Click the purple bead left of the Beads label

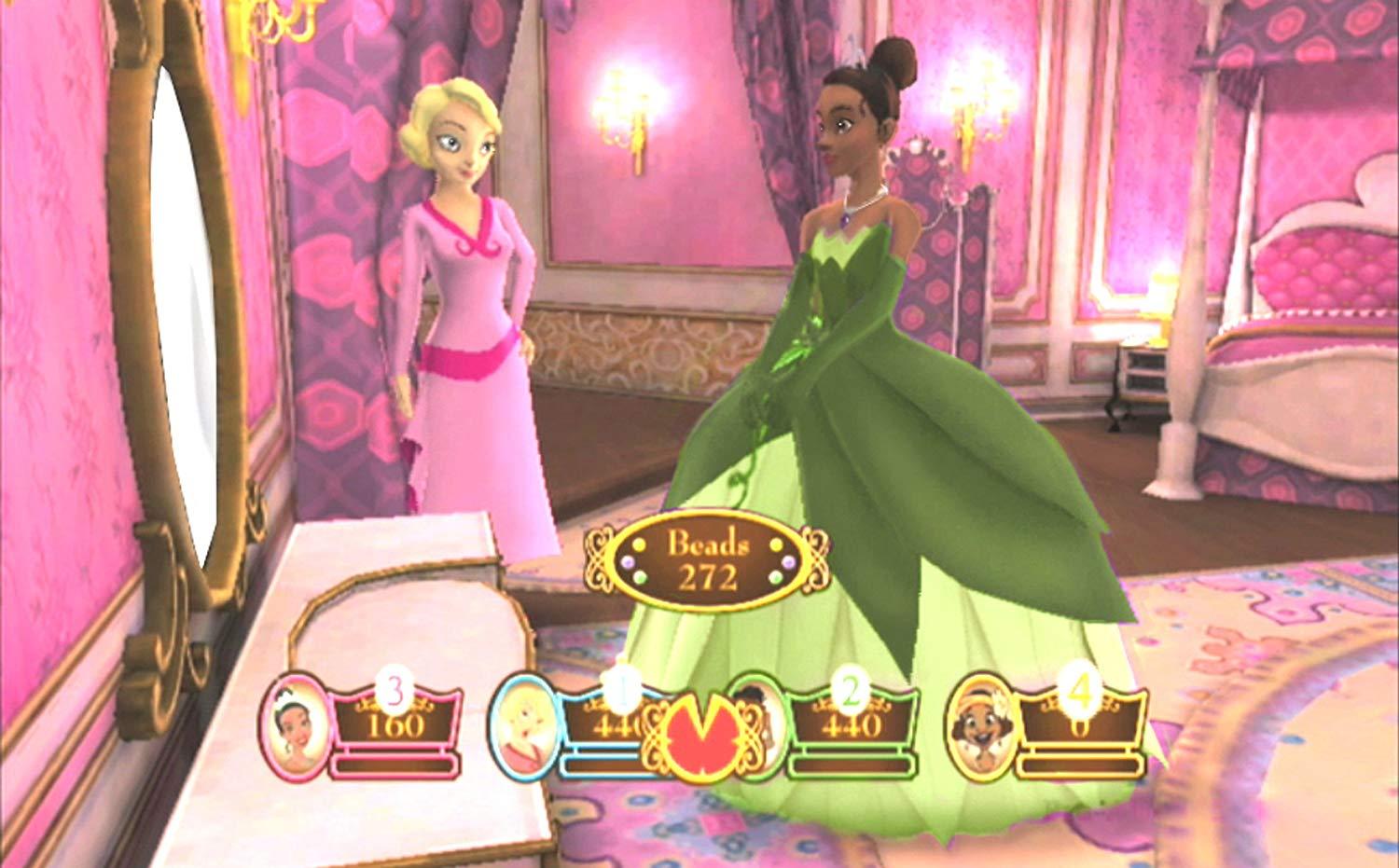tap(629, 561)
